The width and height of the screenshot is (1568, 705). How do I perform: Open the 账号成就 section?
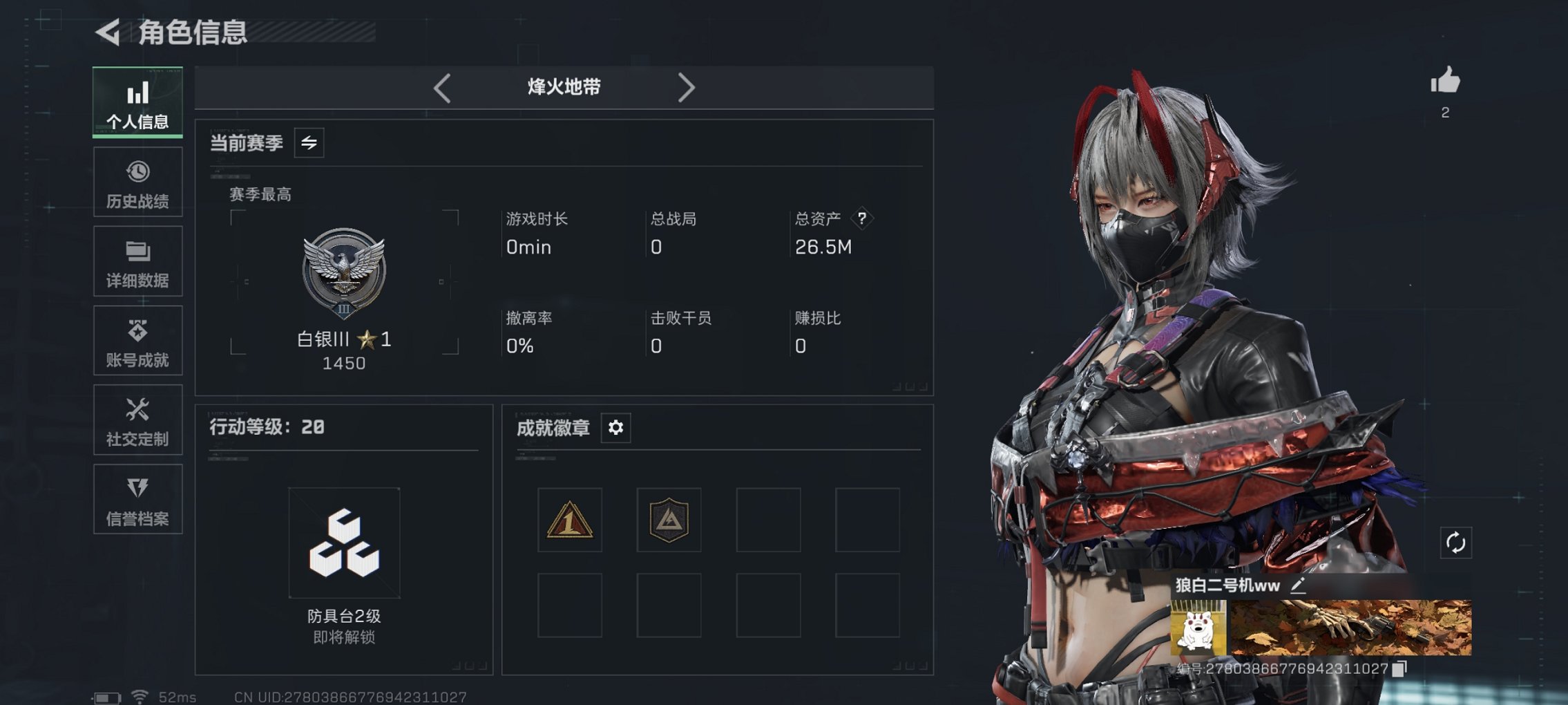pos(137,340)
